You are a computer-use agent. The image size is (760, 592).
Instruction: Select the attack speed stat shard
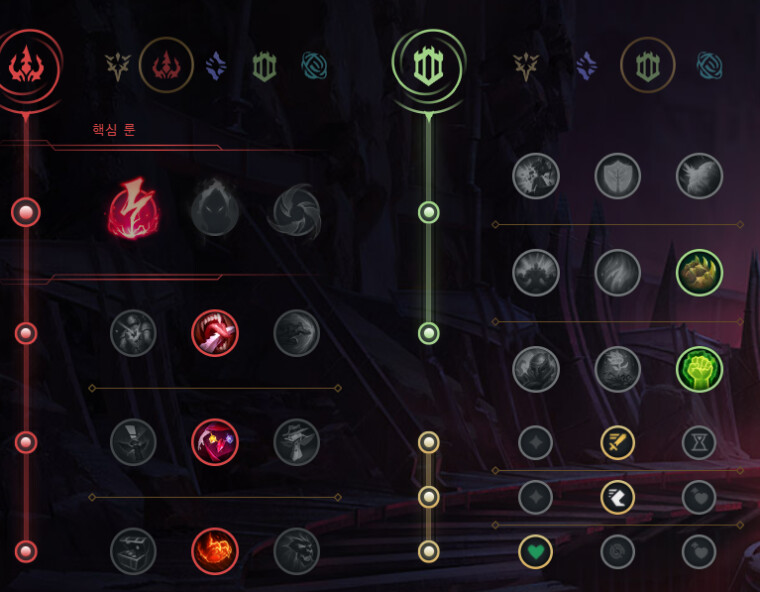coord(618,442)
